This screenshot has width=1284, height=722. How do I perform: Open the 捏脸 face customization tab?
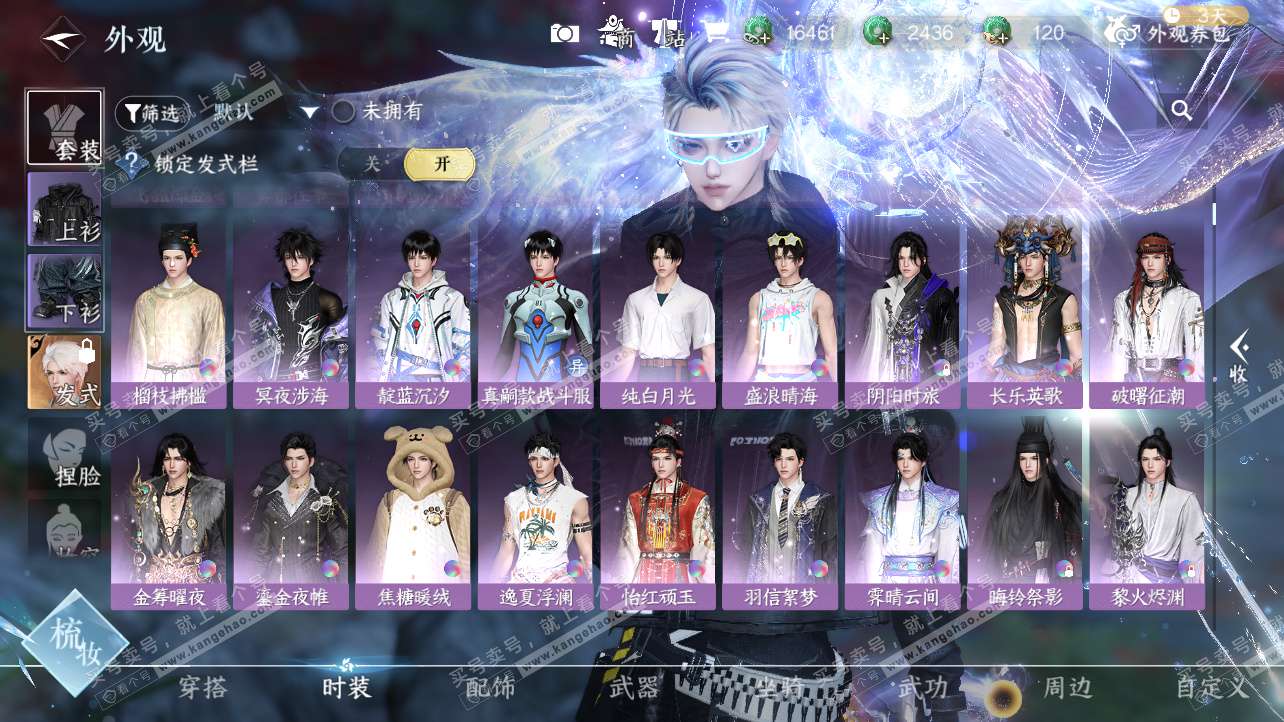point(66,455)
